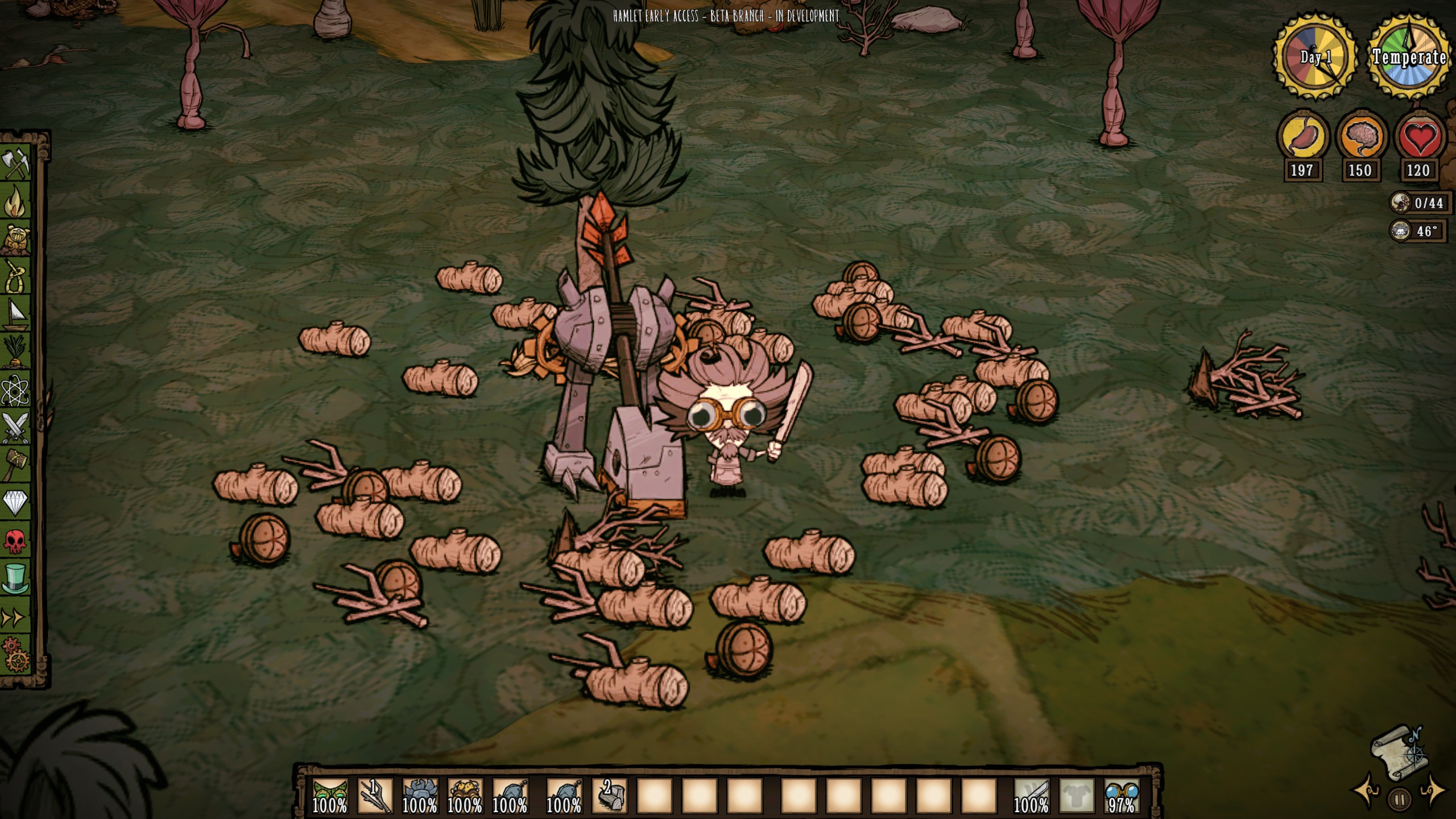Select the hammer Structures crafting tab

tap(16, 465)
